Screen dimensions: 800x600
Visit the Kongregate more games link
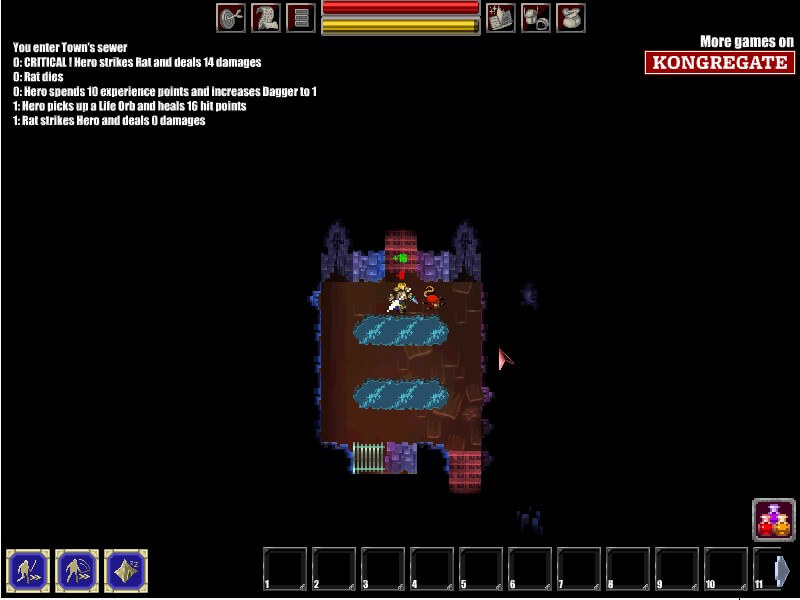pyautogui.click(x=720, y=62)
